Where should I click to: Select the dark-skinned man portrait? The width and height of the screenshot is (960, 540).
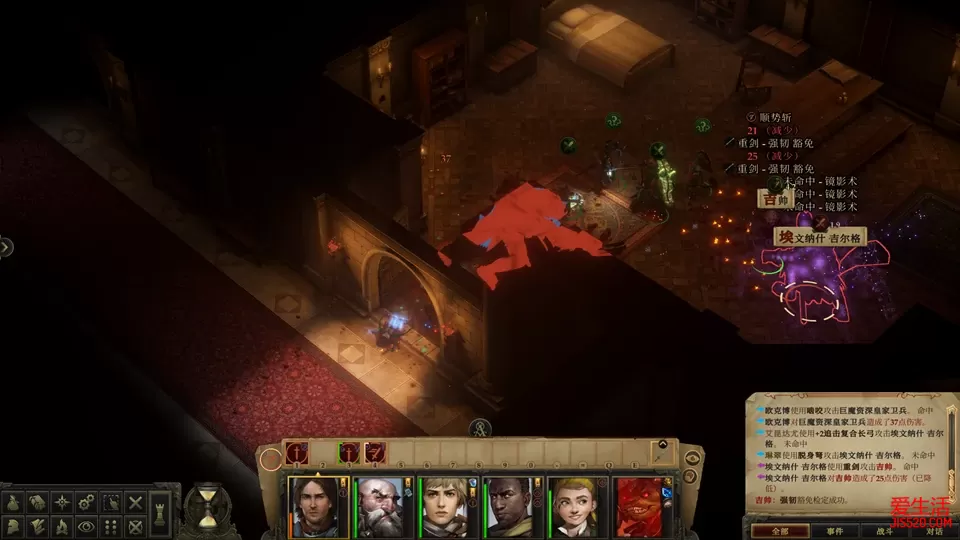point(509,507)
